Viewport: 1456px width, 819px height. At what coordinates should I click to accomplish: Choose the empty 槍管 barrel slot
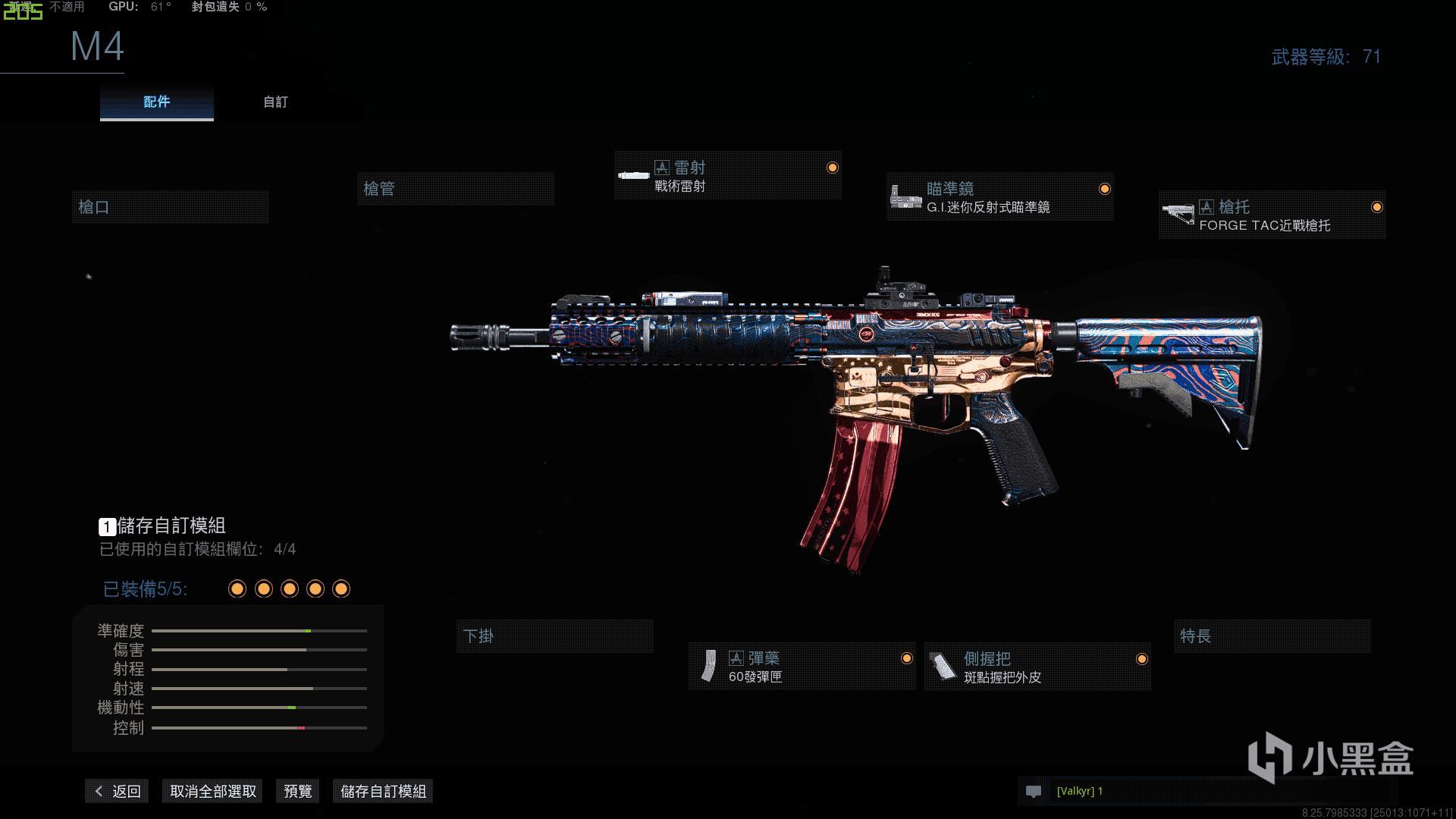(x=455, y=189)
